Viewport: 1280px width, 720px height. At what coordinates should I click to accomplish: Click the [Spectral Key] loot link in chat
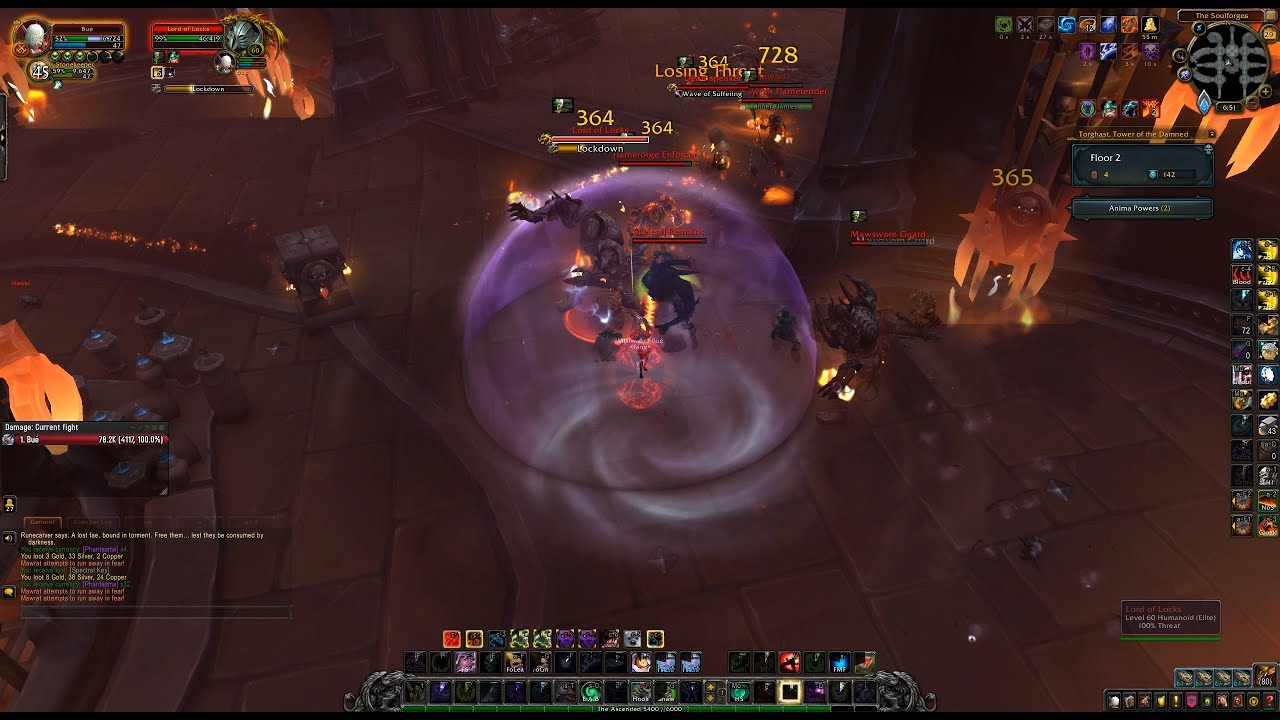click(89, 571)
